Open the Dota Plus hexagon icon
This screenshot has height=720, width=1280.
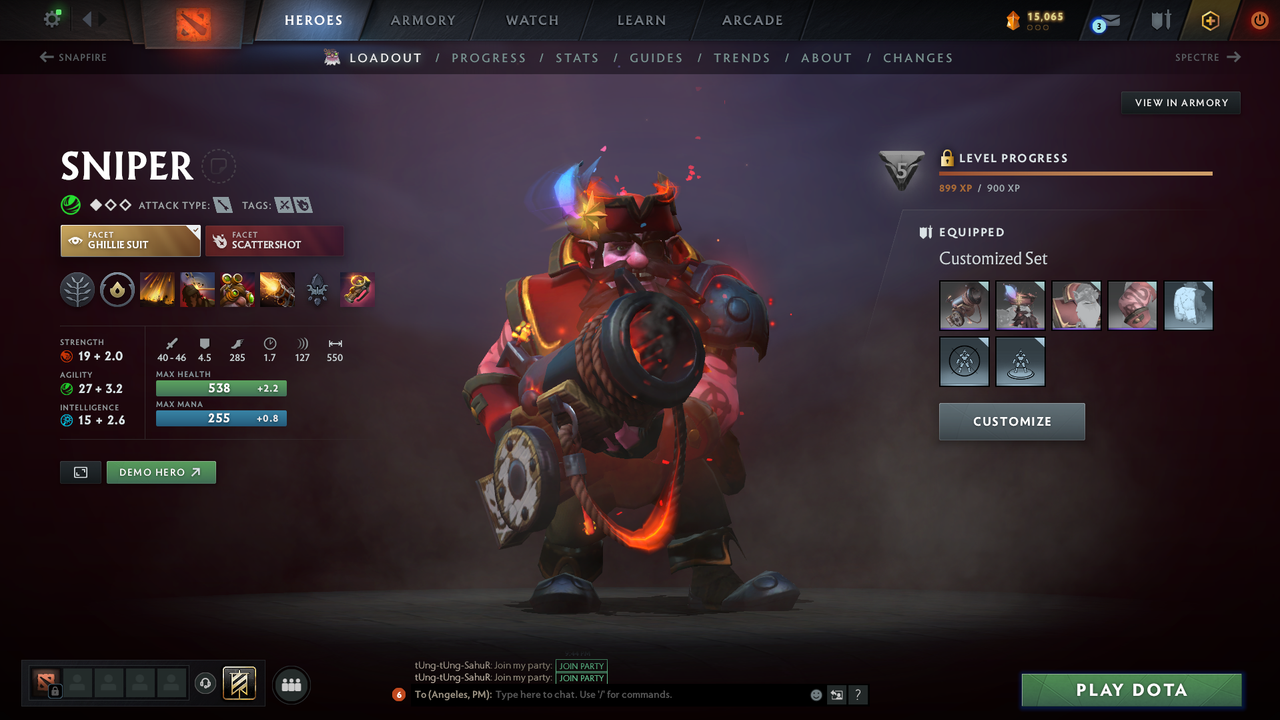1210,20
